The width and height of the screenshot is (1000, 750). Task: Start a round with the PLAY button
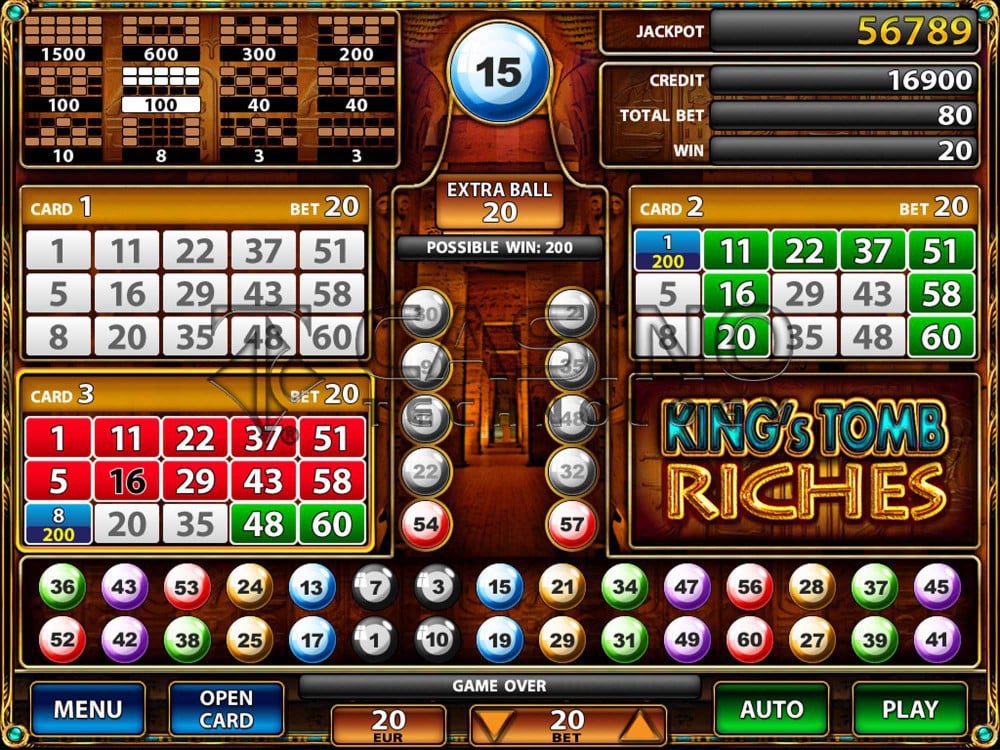(909, 709)
